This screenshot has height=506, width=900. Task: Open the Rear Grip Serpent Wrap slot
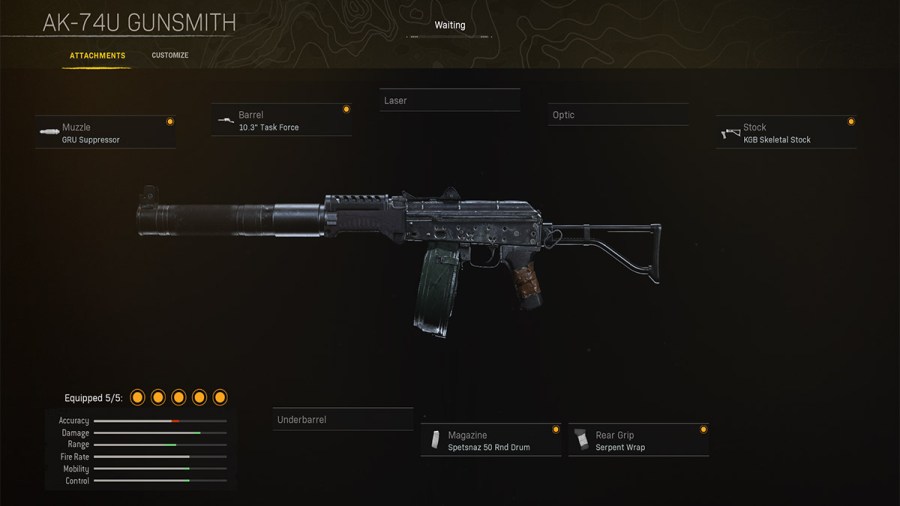point(638,441)
